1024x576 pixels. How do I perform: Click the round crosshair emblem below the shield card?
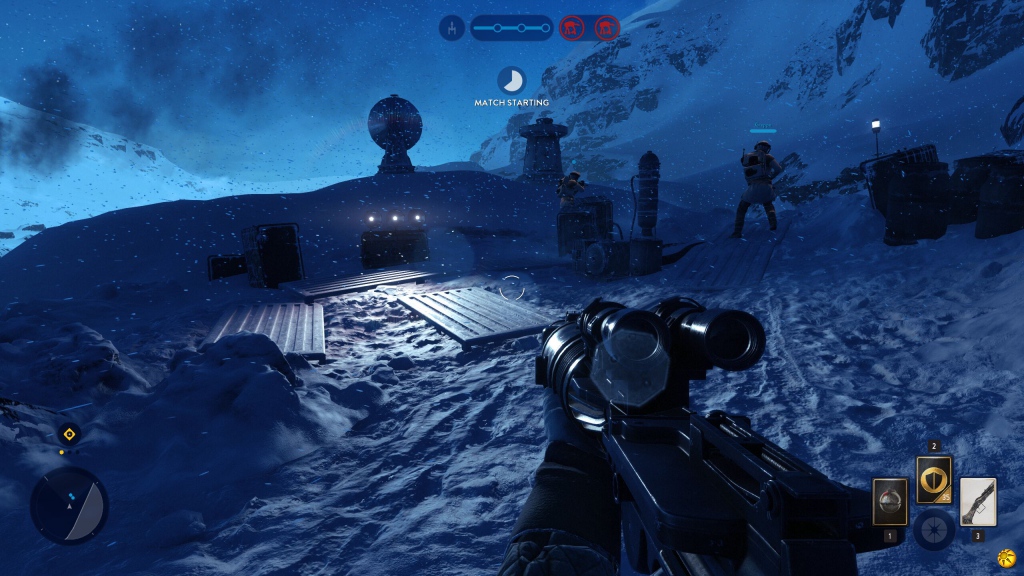934,529
